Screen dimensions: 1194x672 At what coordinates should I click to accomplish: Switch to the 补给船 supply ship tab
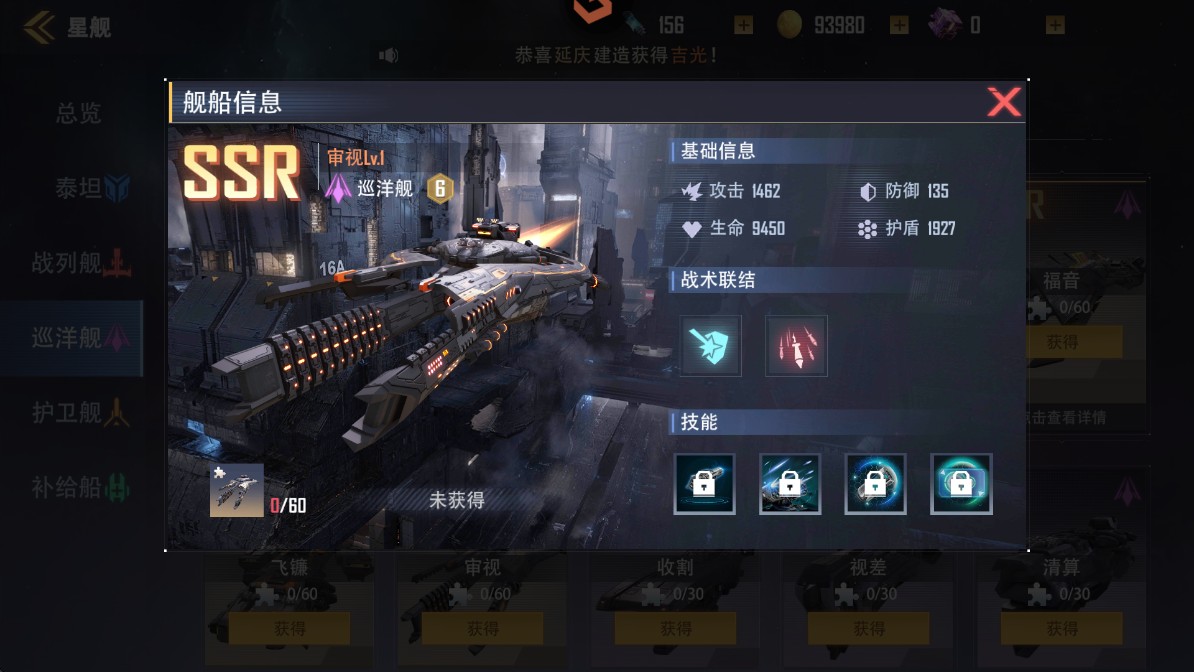click(78, 488)
